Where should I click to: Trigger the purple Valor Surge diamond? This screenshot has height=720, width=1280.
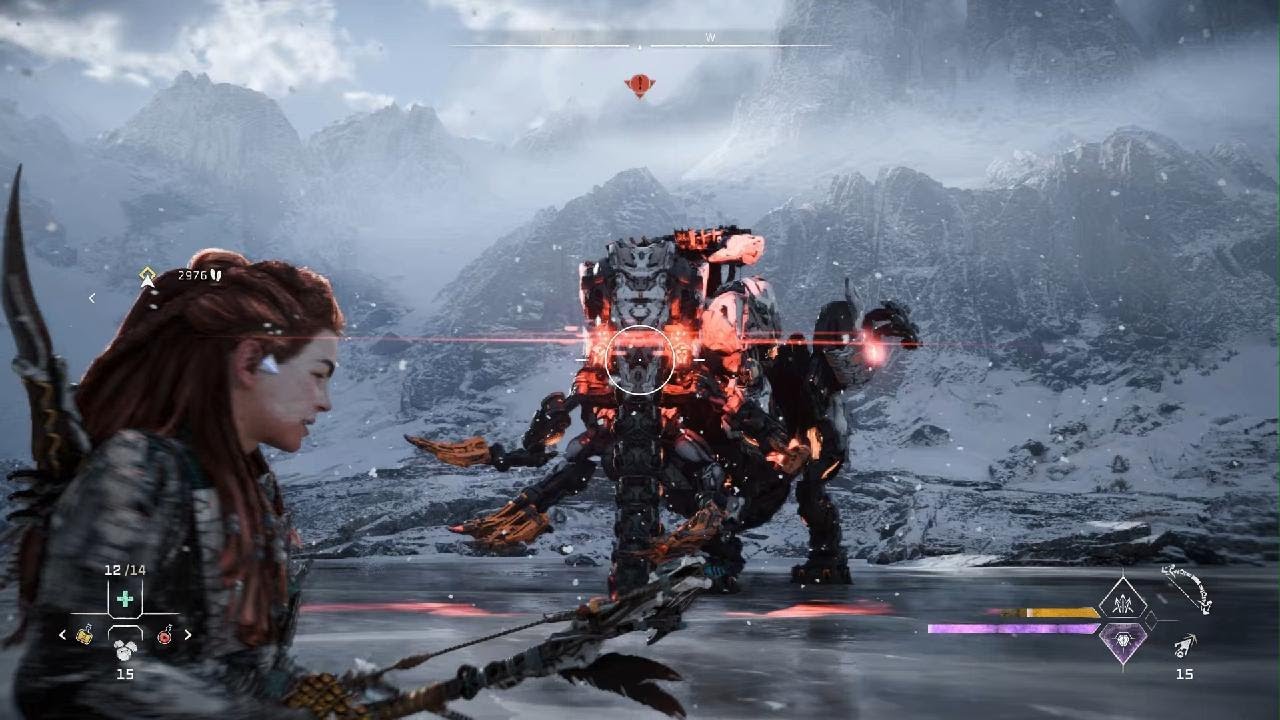coord(1122,640)
